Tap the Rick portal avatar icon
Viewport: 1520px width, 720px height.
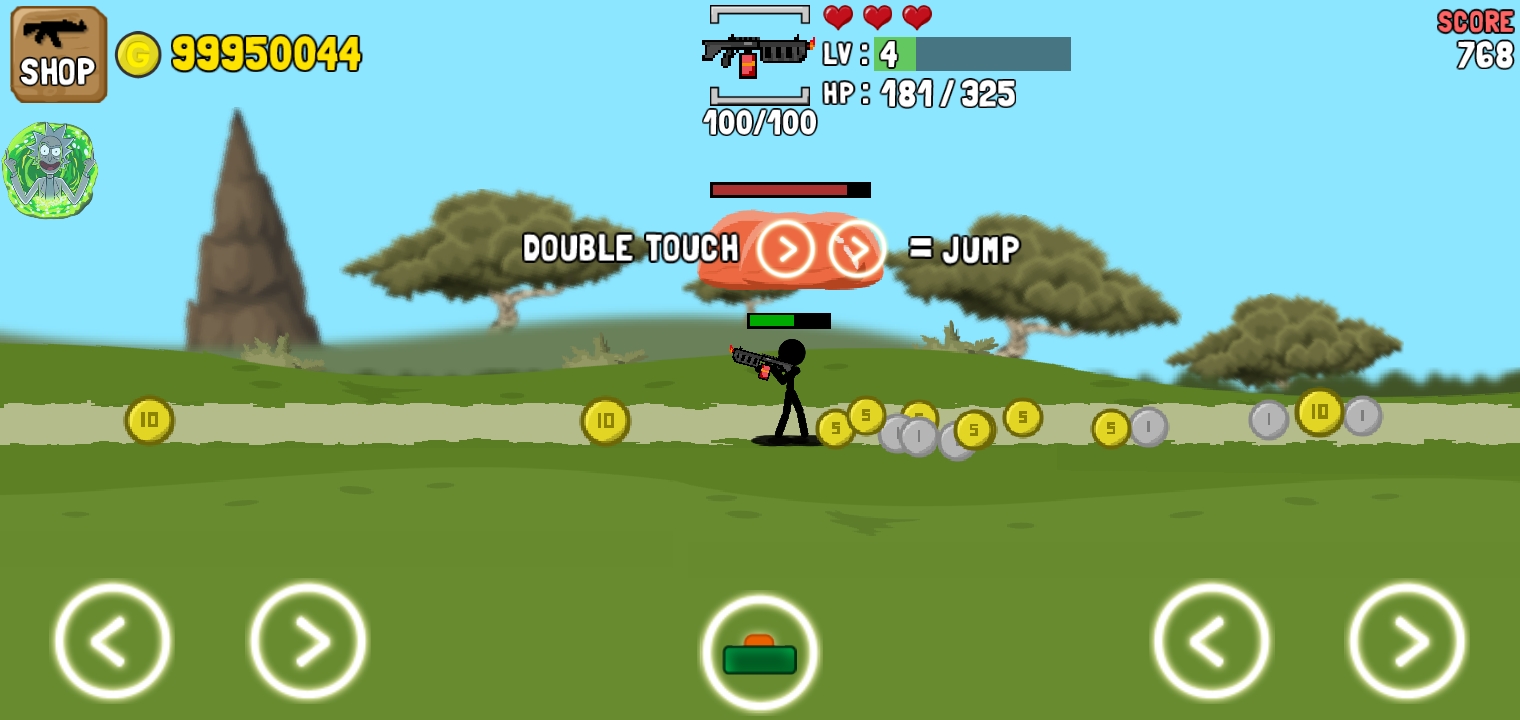[50, 168]
